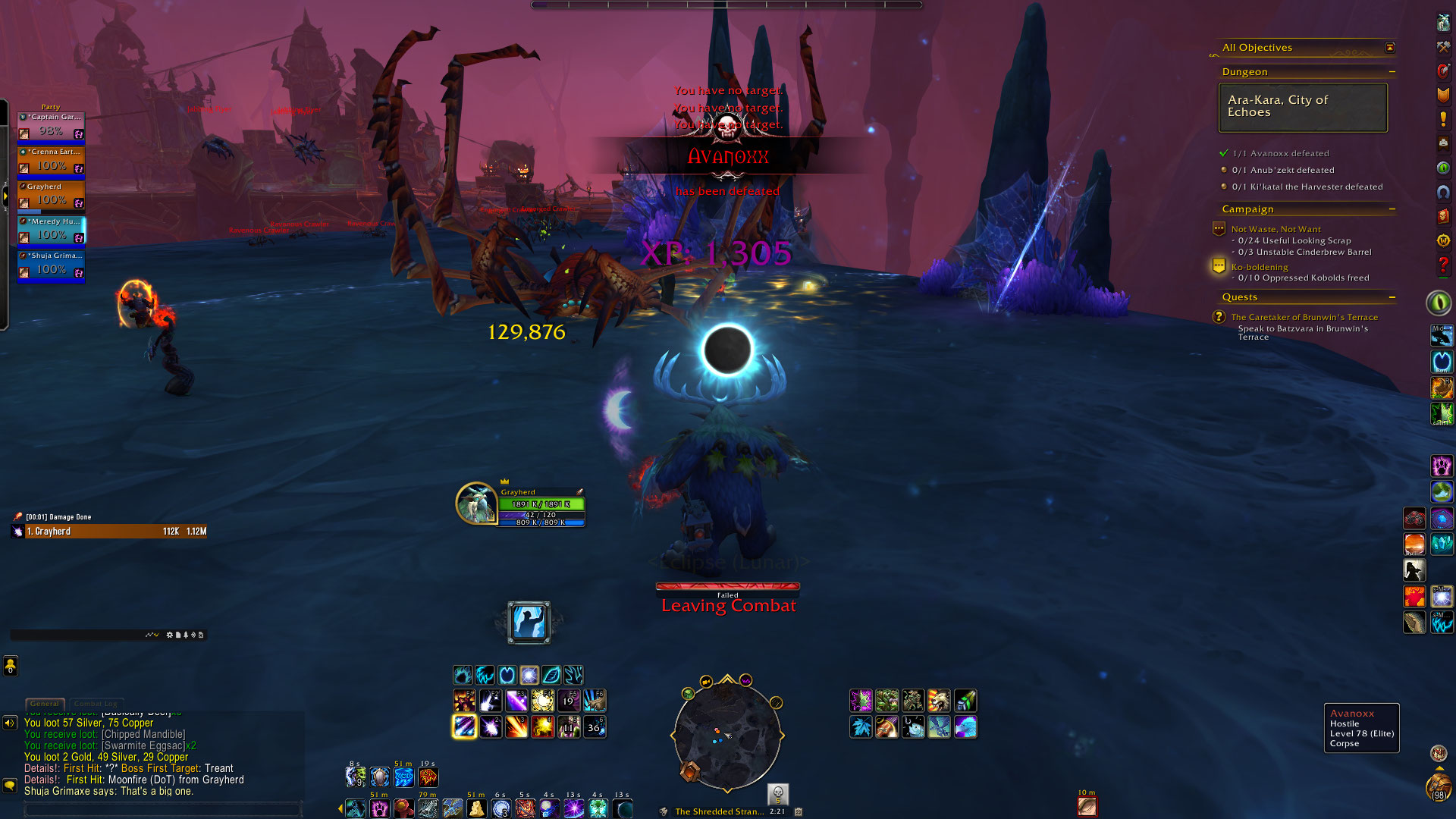This screenshot has width=1456, height=819.
Task: Collapse the Campaign quest section
Action: [1392, 209]
